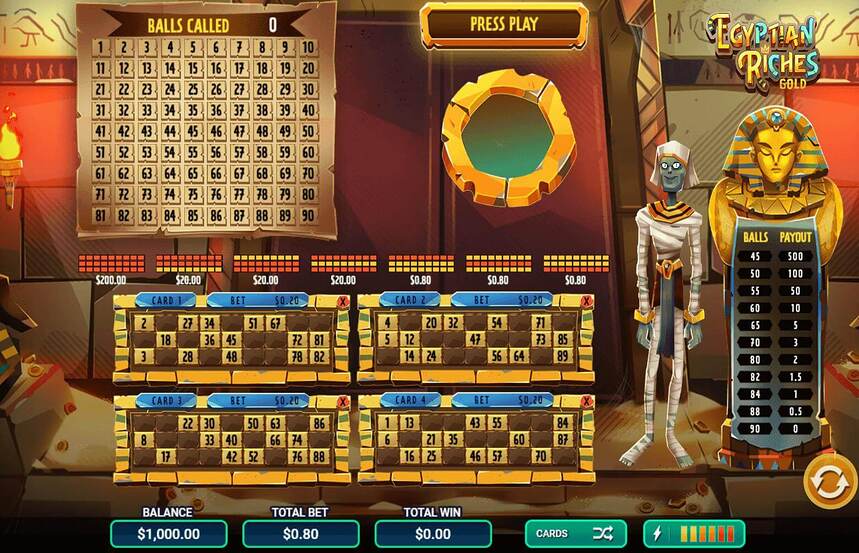This screenshot has height=553, width=859.
Task: Select the Card 1 bet label
Action: click(258, 300)
